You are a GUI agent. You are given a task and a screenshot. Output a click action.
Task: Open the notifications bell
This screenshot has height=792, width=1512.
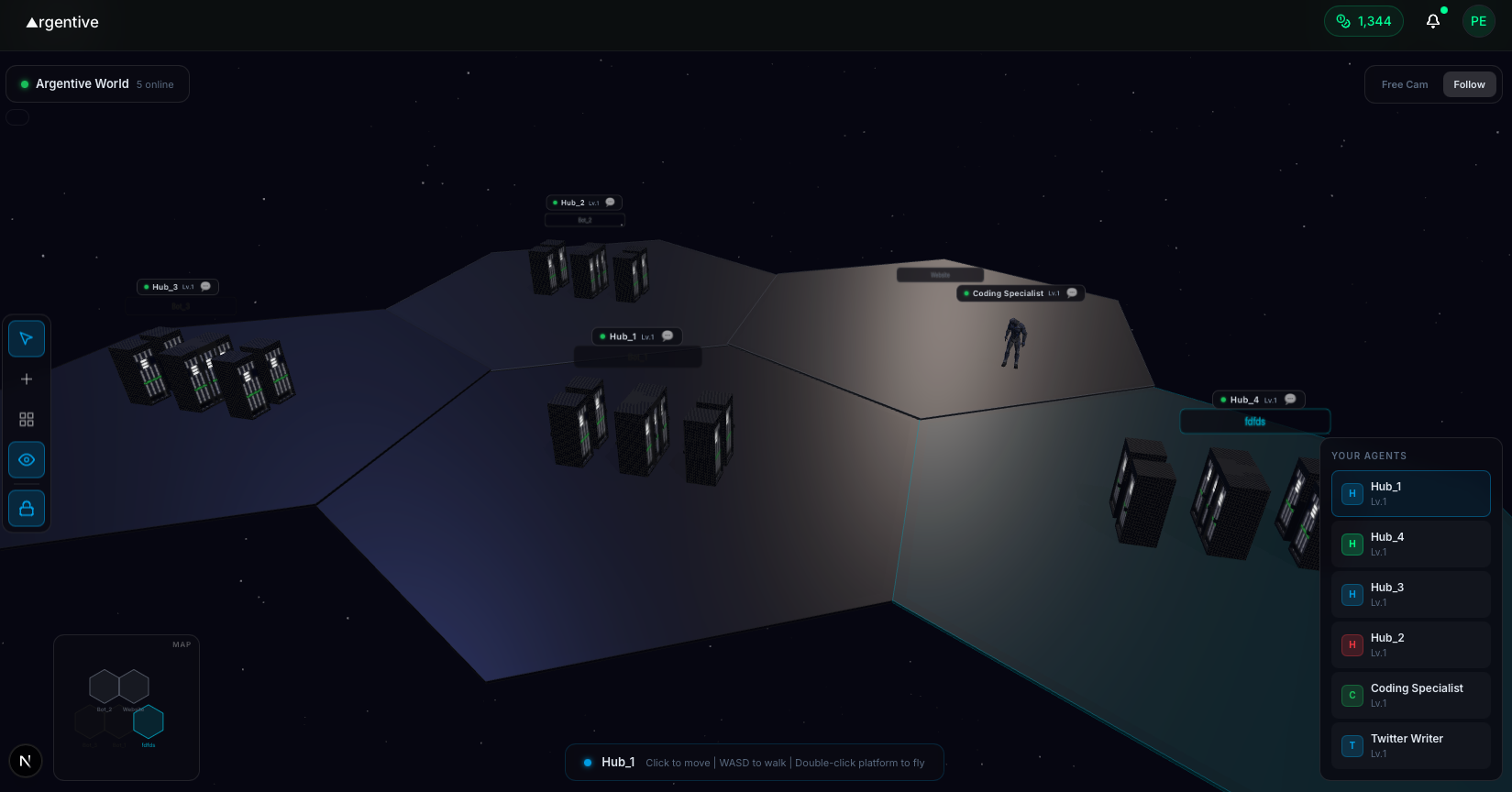1432,20
